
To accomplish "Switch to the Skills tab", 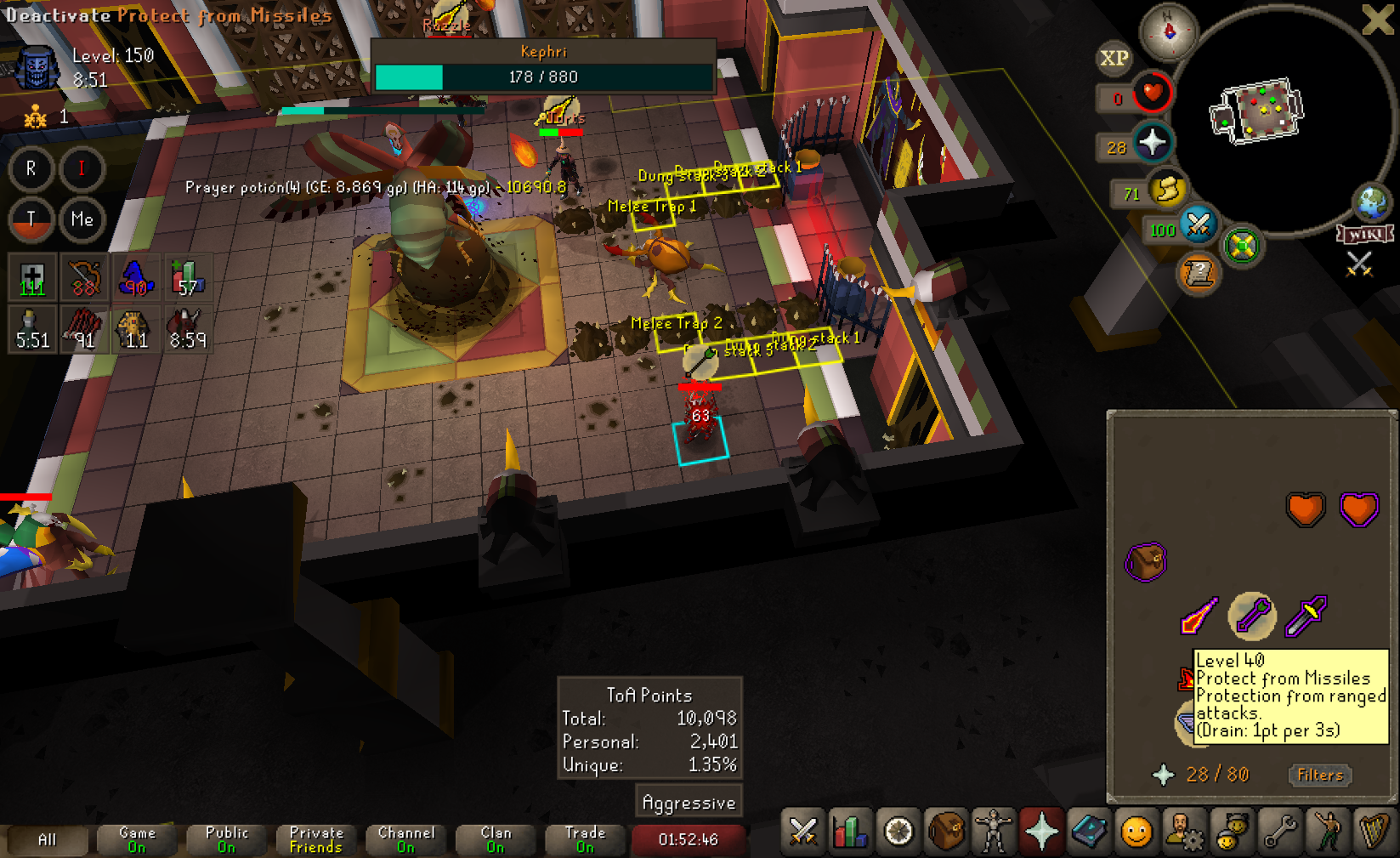I will tap(851, 832).
